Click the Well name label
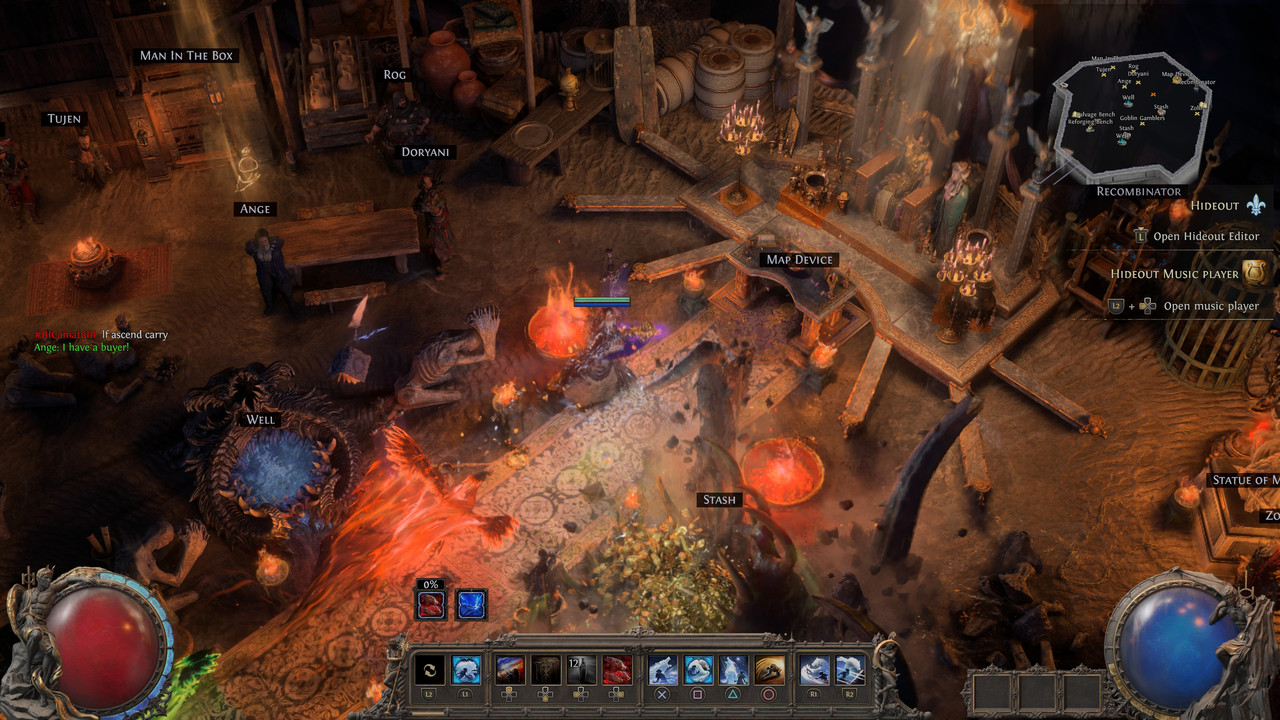Image resolution: width=1280 pixels, height=720 pixels. tap(260, 420)
